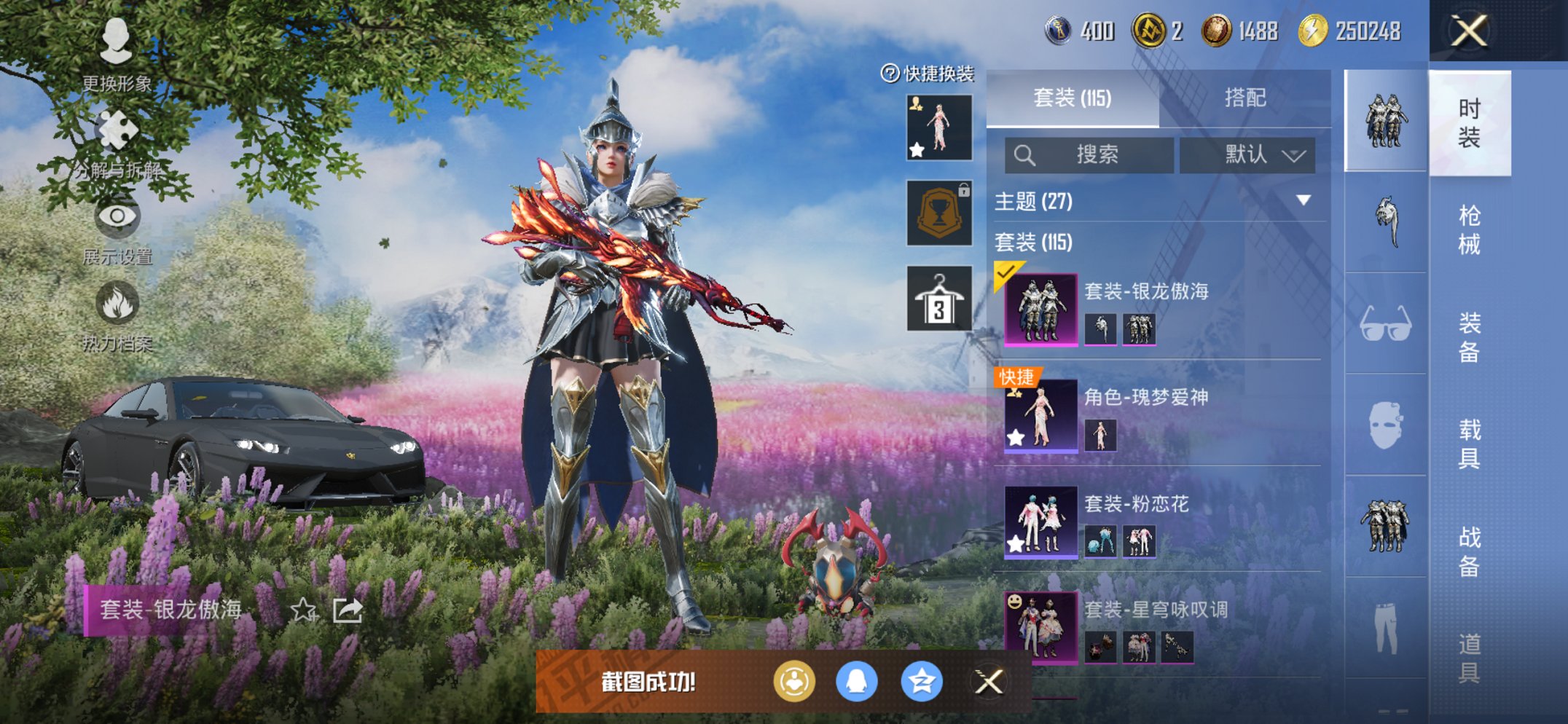Switch to the 搭配 tab
The width and height of the screenshot is (1568, 724).
point(1244,98)
